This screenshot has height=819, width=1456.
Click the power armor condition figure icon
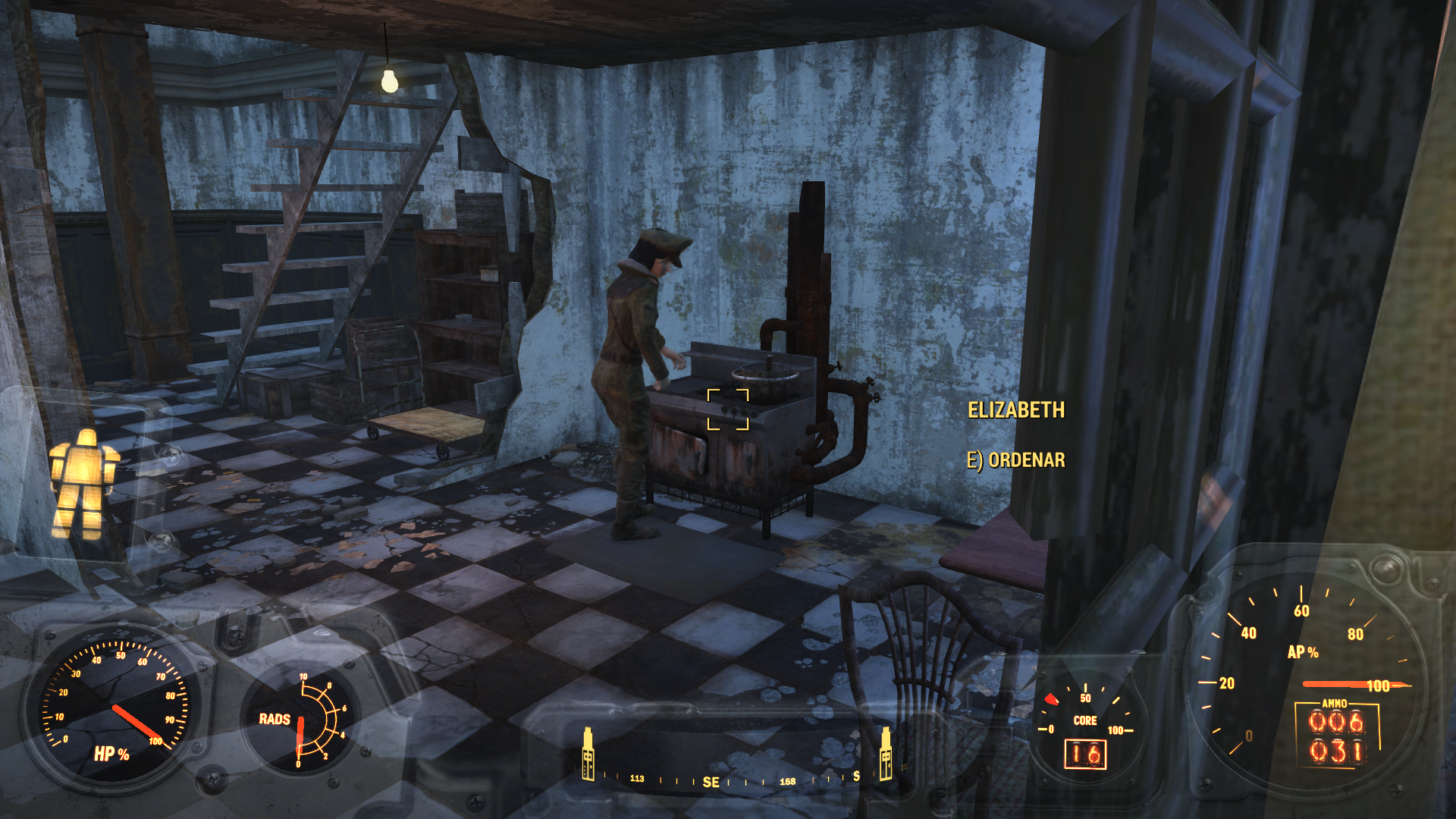coord(83,484)
